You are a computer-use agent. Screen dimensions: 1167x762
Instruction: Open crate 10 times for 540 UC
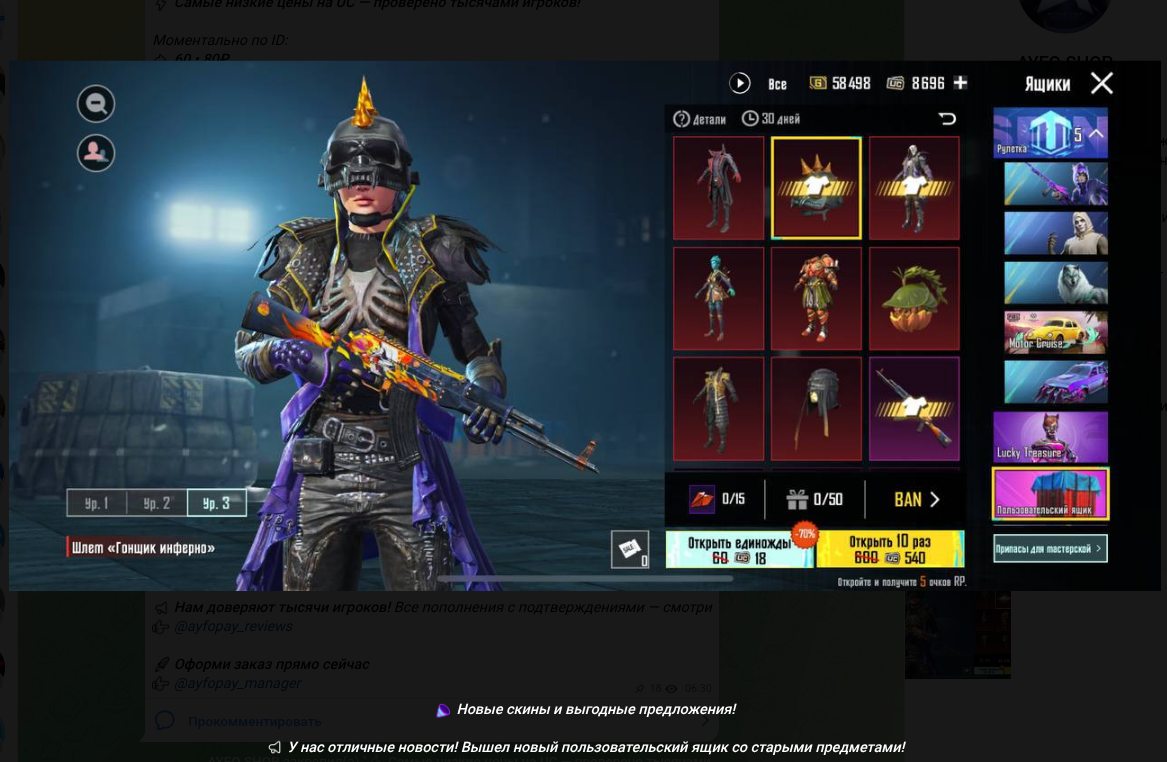890,549
